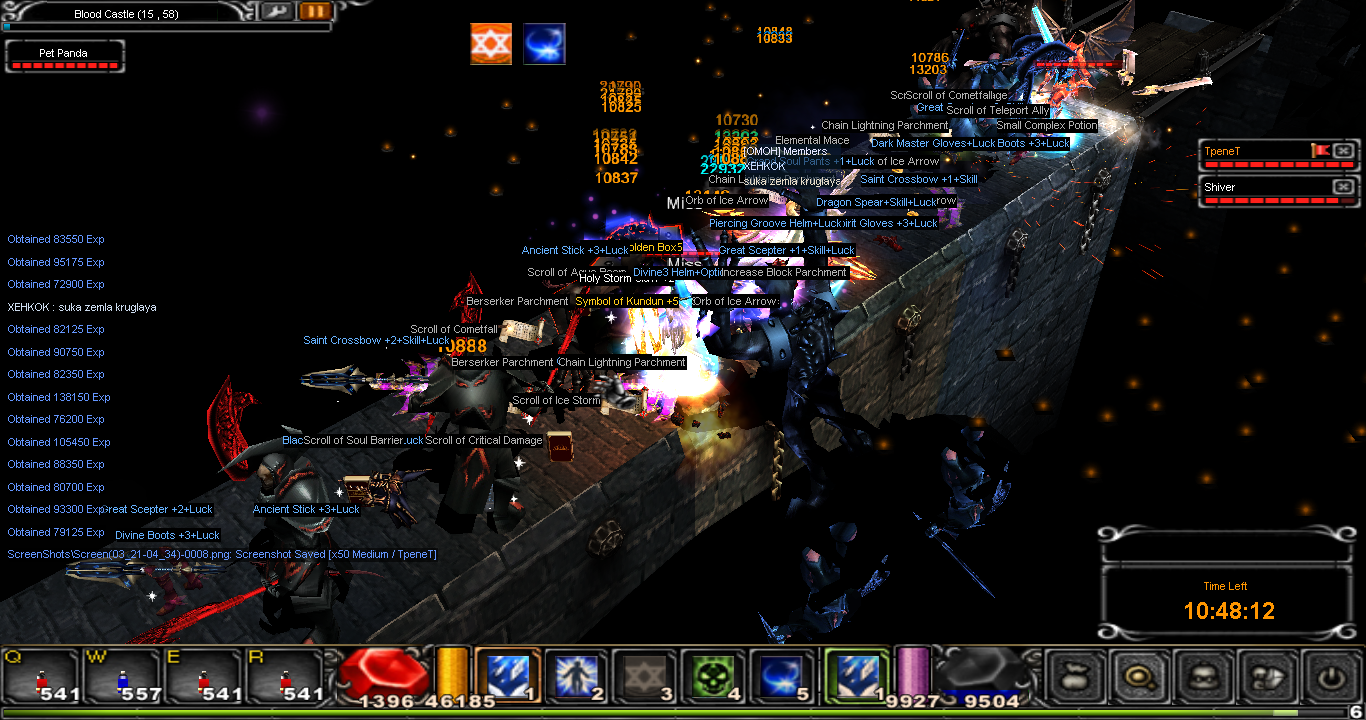Open the wrench settings button
The image size is (1366, 720).
[x=275, y=12]
